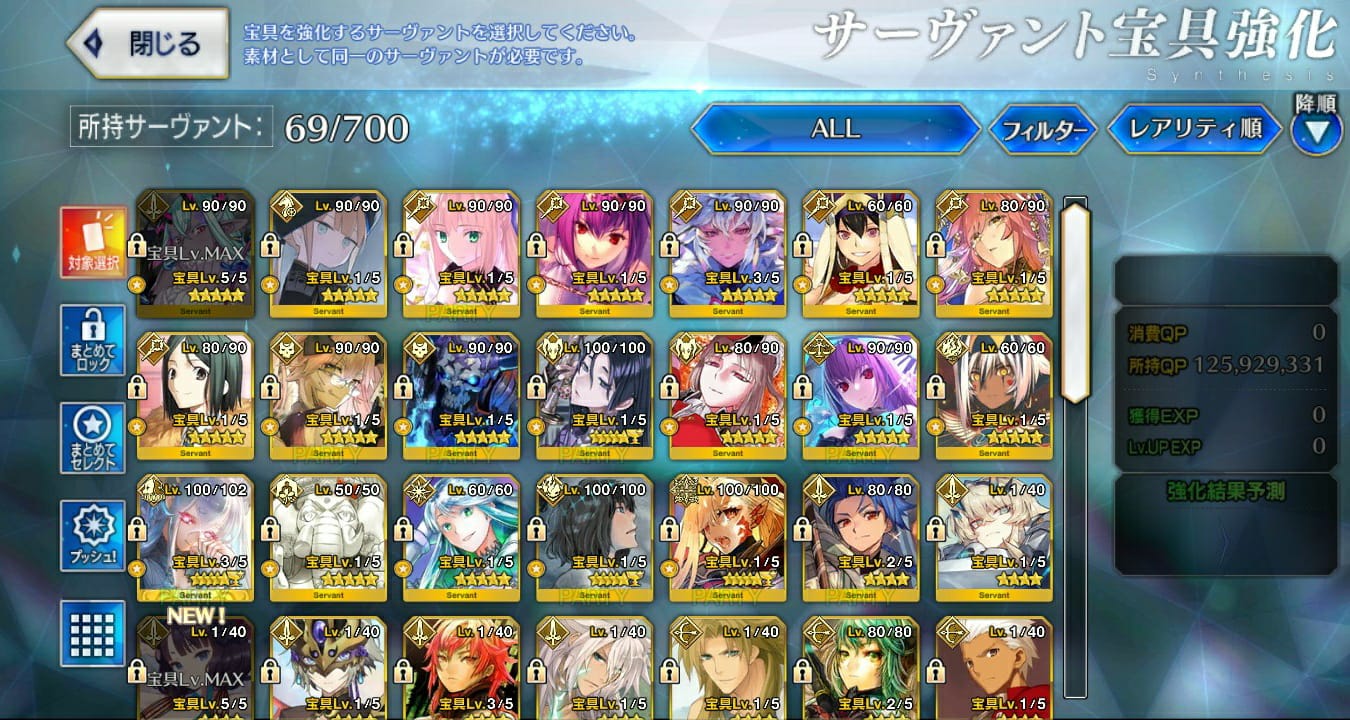Toggle the favorite star on a Lv.100/100 servant

point(536,426)
